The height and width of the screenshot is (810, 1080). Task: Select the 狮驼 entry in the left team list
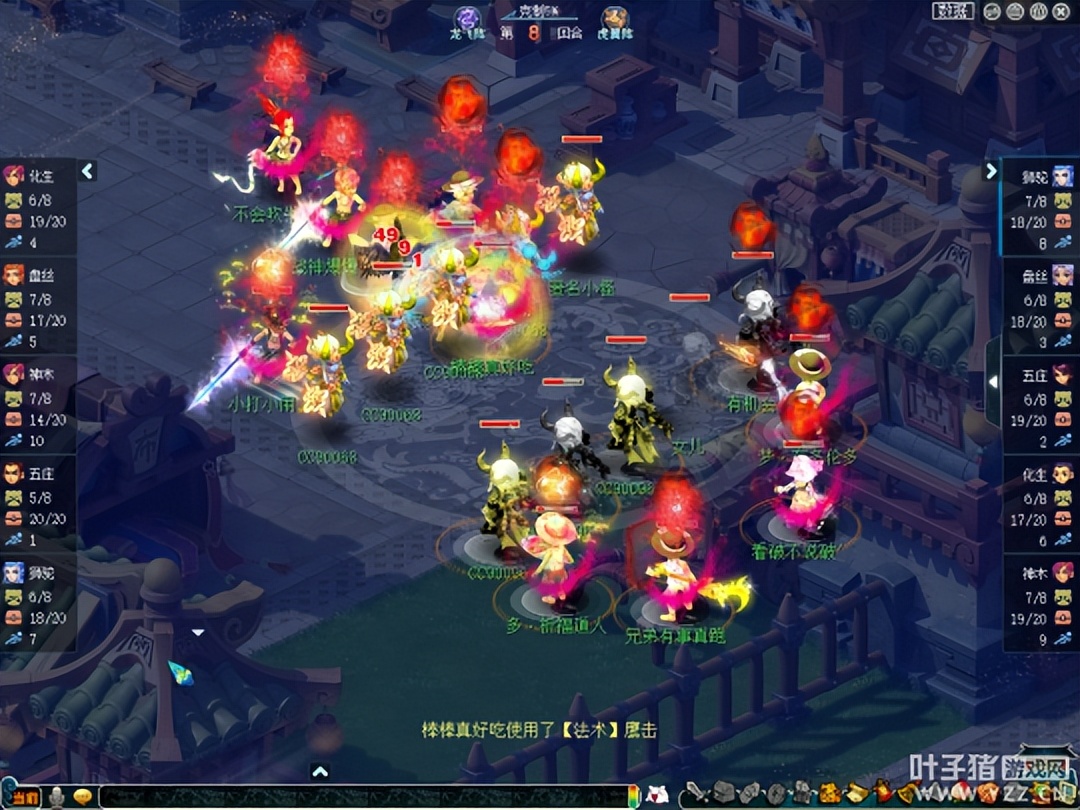click(x=37, y=602)
